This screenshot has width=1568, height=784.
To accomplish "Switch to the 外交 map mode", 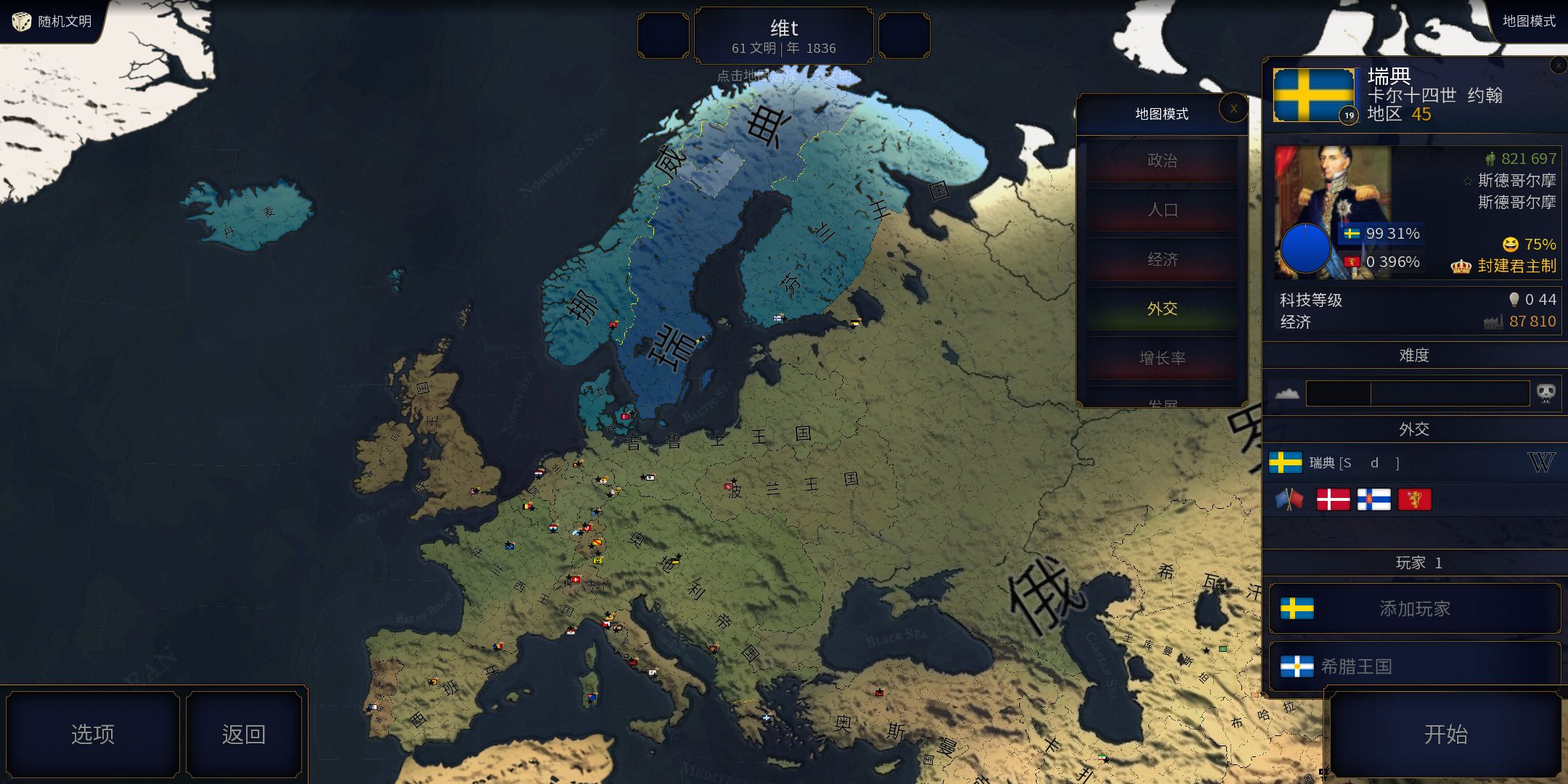I will point(1161,309).
